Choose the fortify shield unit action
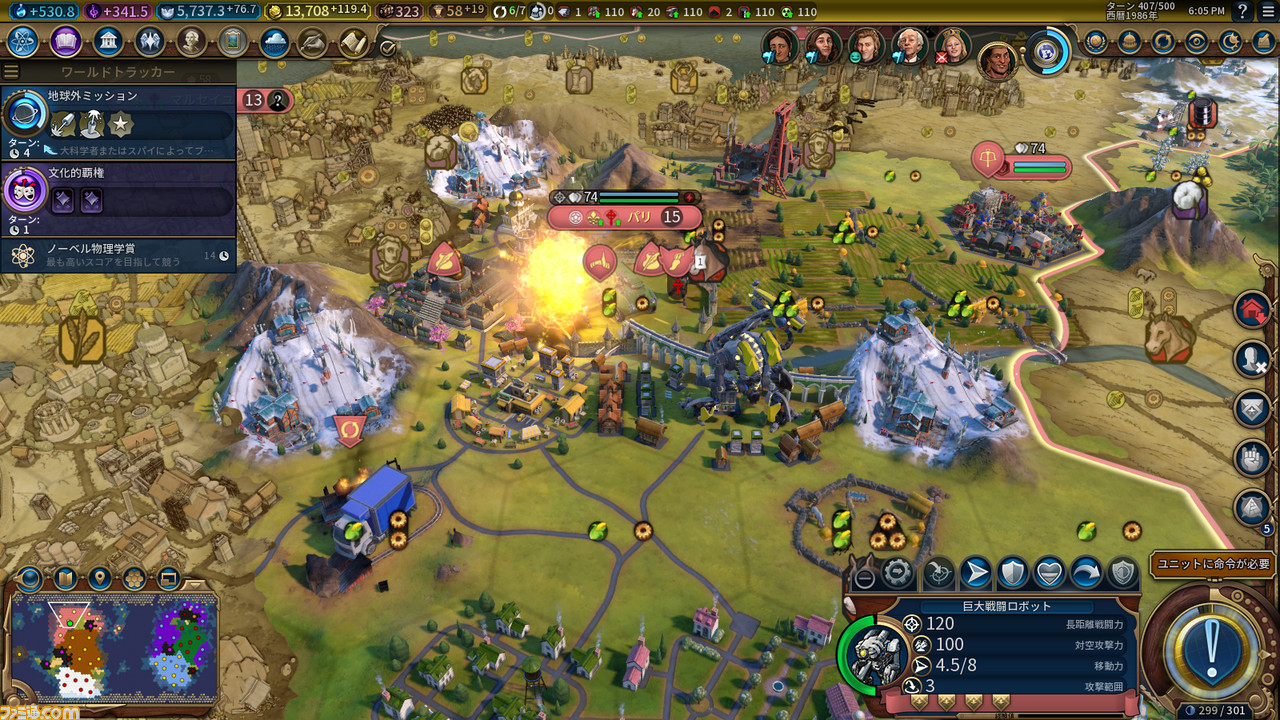1280x720 pixels. point(1012,573)
